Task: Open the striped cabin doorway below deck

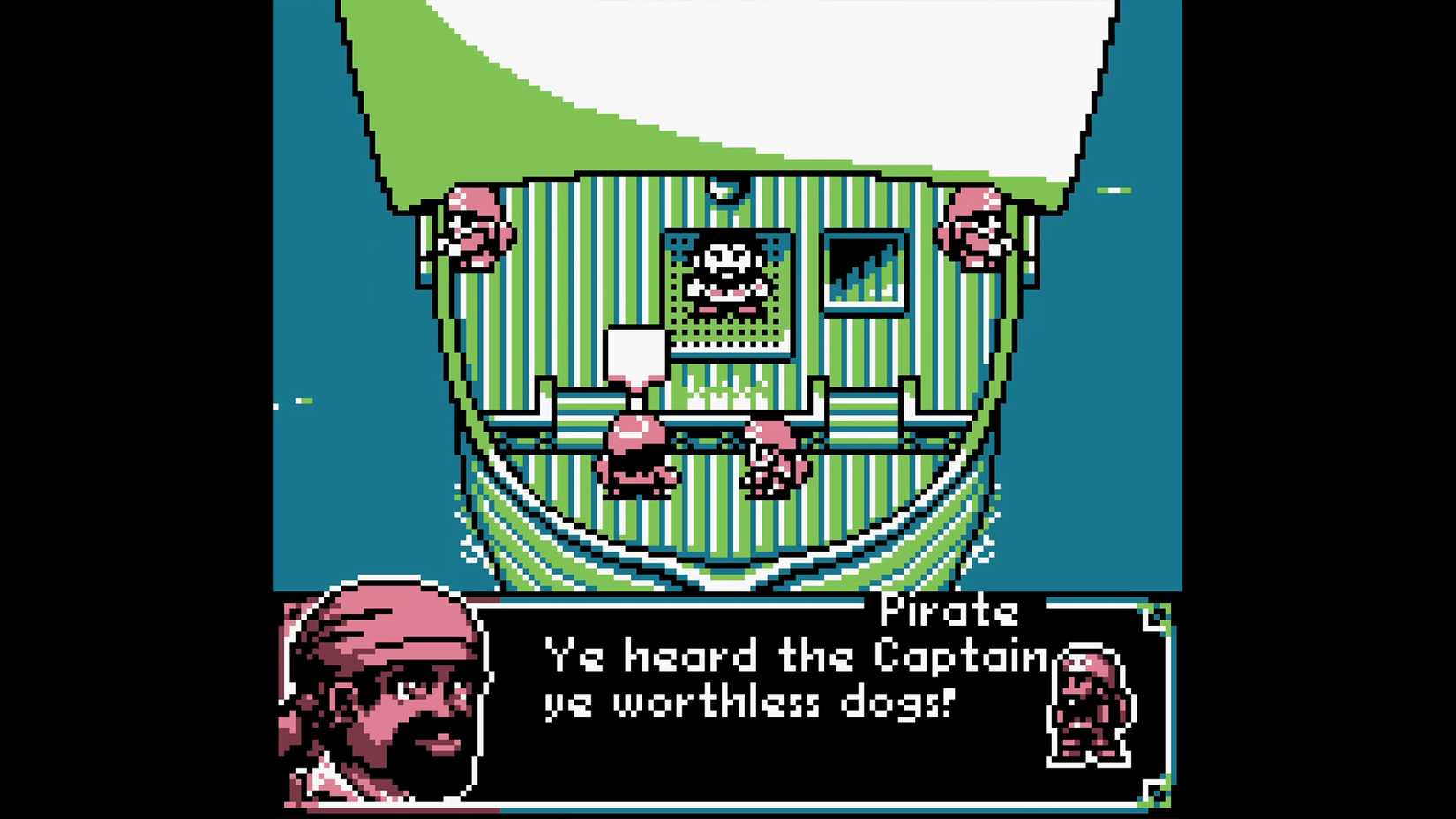Action: point(724,530)
